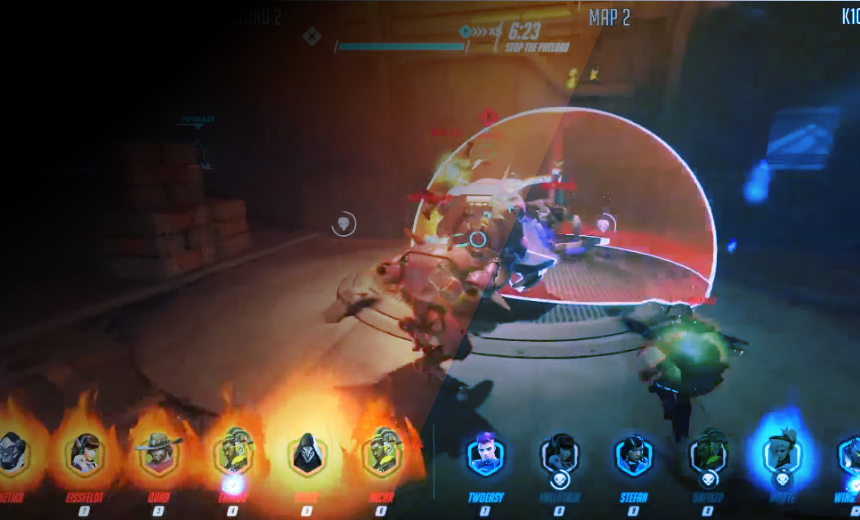860x520 pixels.
Task: Click the Mercy portrait on blue team
Action: coord(781,456)
